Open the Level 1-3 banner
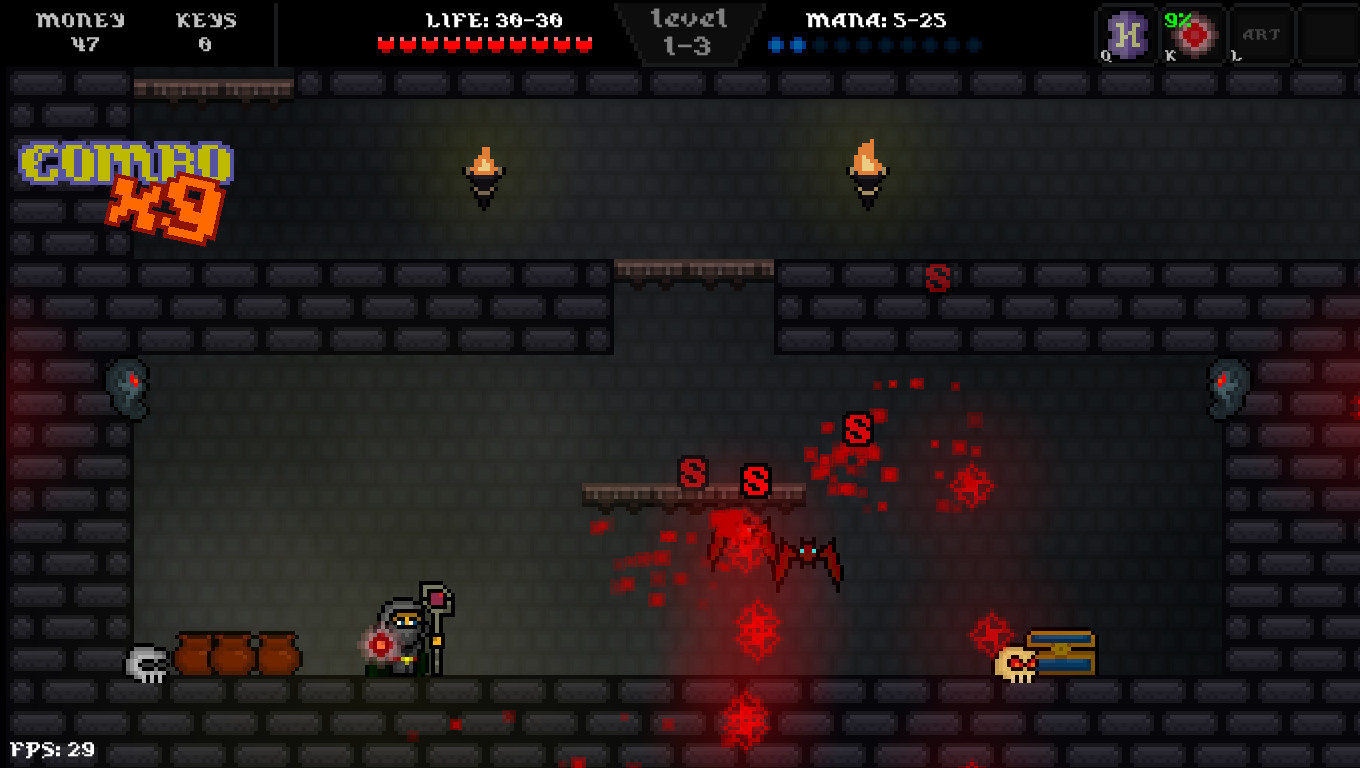 (687, 30)
